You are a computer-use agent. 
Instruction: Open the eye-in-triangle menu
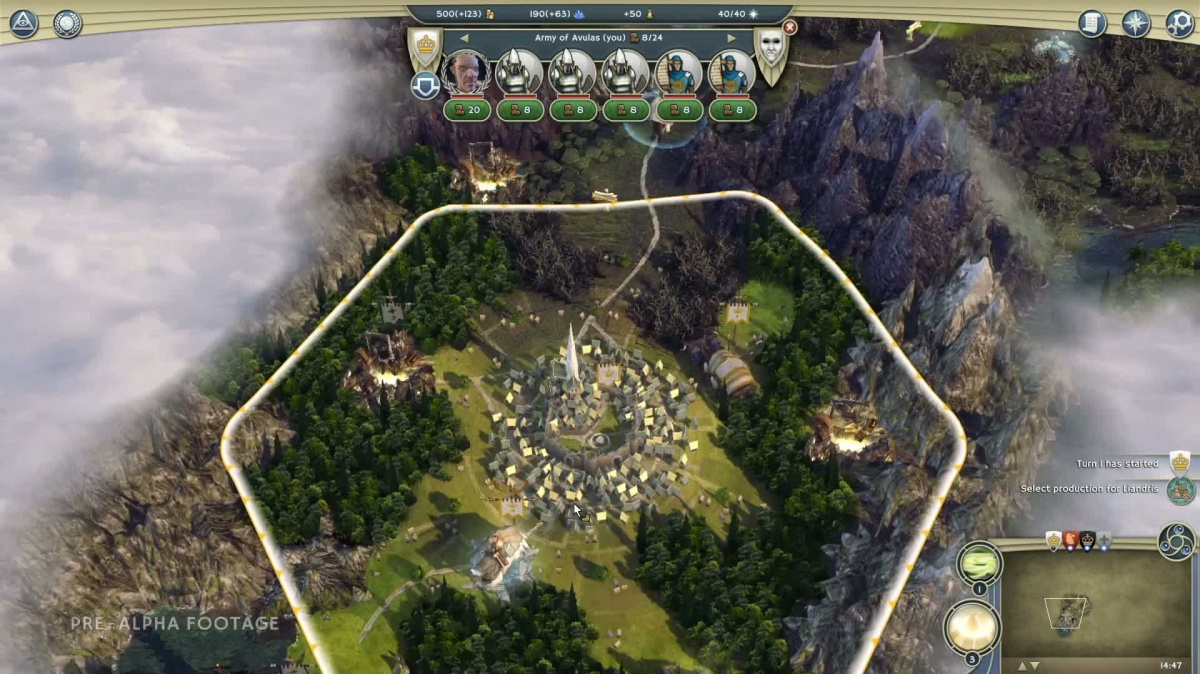[x=24, y=23]
